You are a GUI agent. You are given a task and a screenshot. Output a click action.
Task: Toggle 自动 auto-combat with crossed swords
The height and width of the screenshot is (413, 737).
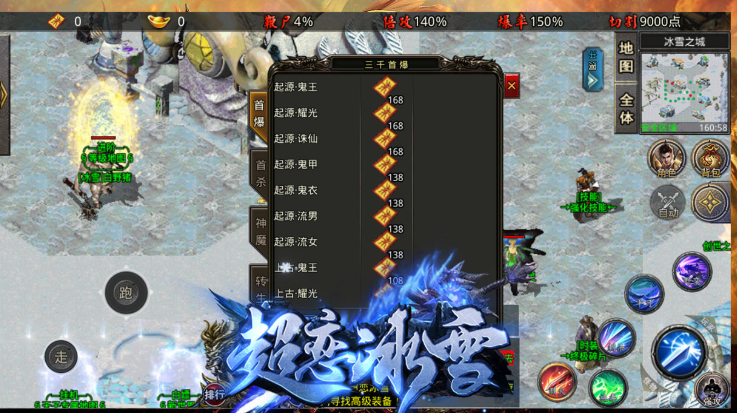coord(667,201)
